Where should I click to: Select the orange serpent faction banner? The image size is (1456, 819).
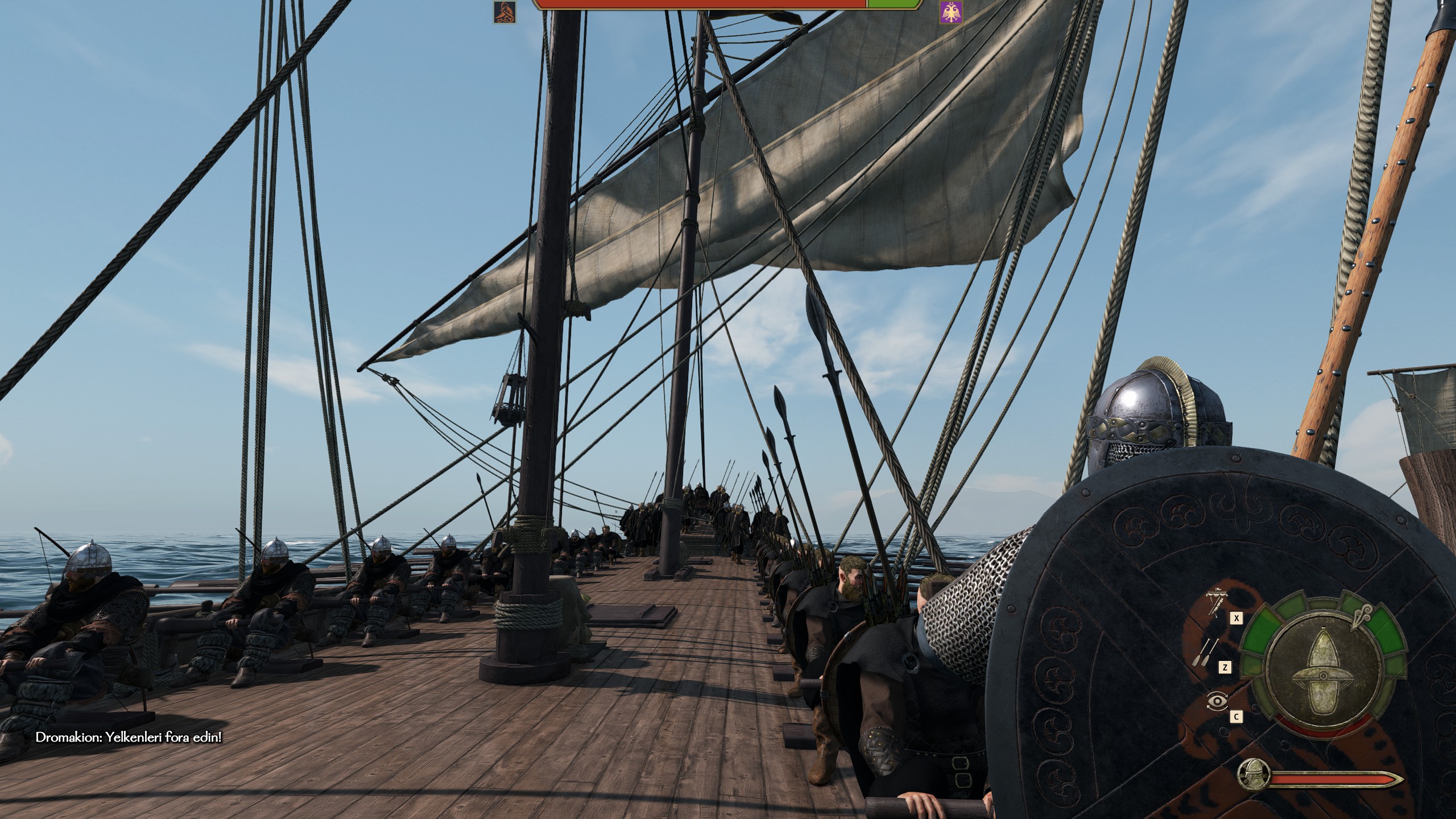click(x=504, y=11)
